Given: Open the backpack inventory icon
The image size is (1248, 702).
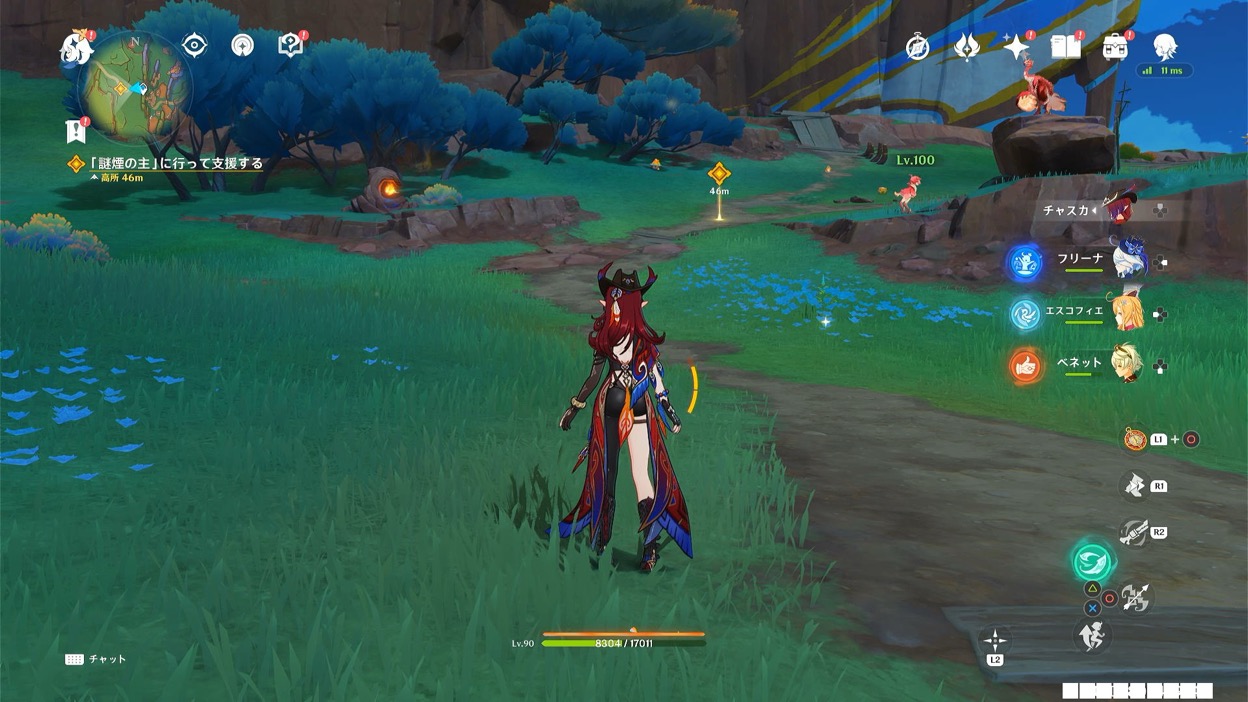Looking at the screenshot, I should pyautogui.click(x=1115, y=46).
